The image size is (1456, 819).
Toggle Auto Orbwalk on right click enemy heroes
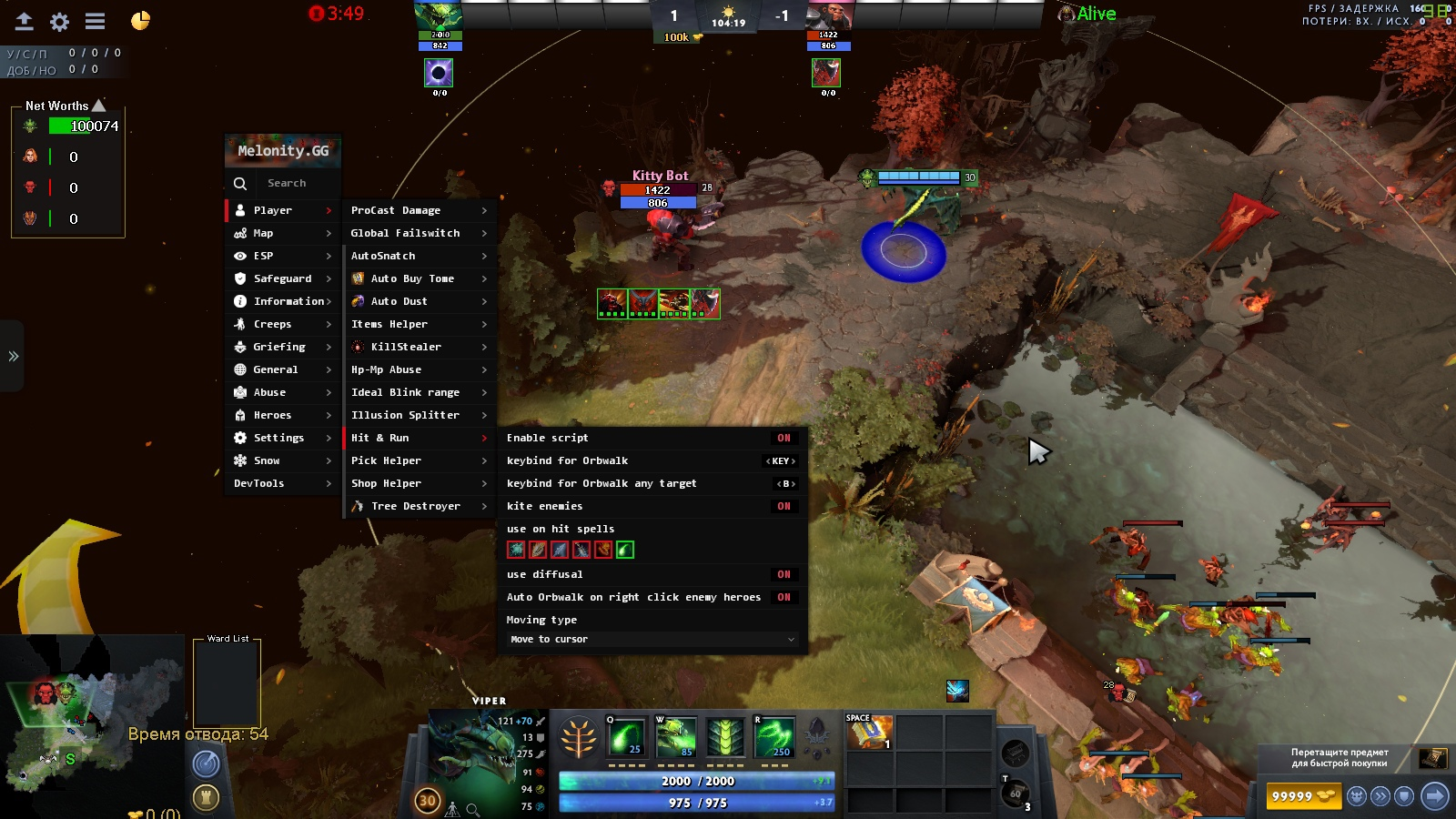click(x=784, y=597)
